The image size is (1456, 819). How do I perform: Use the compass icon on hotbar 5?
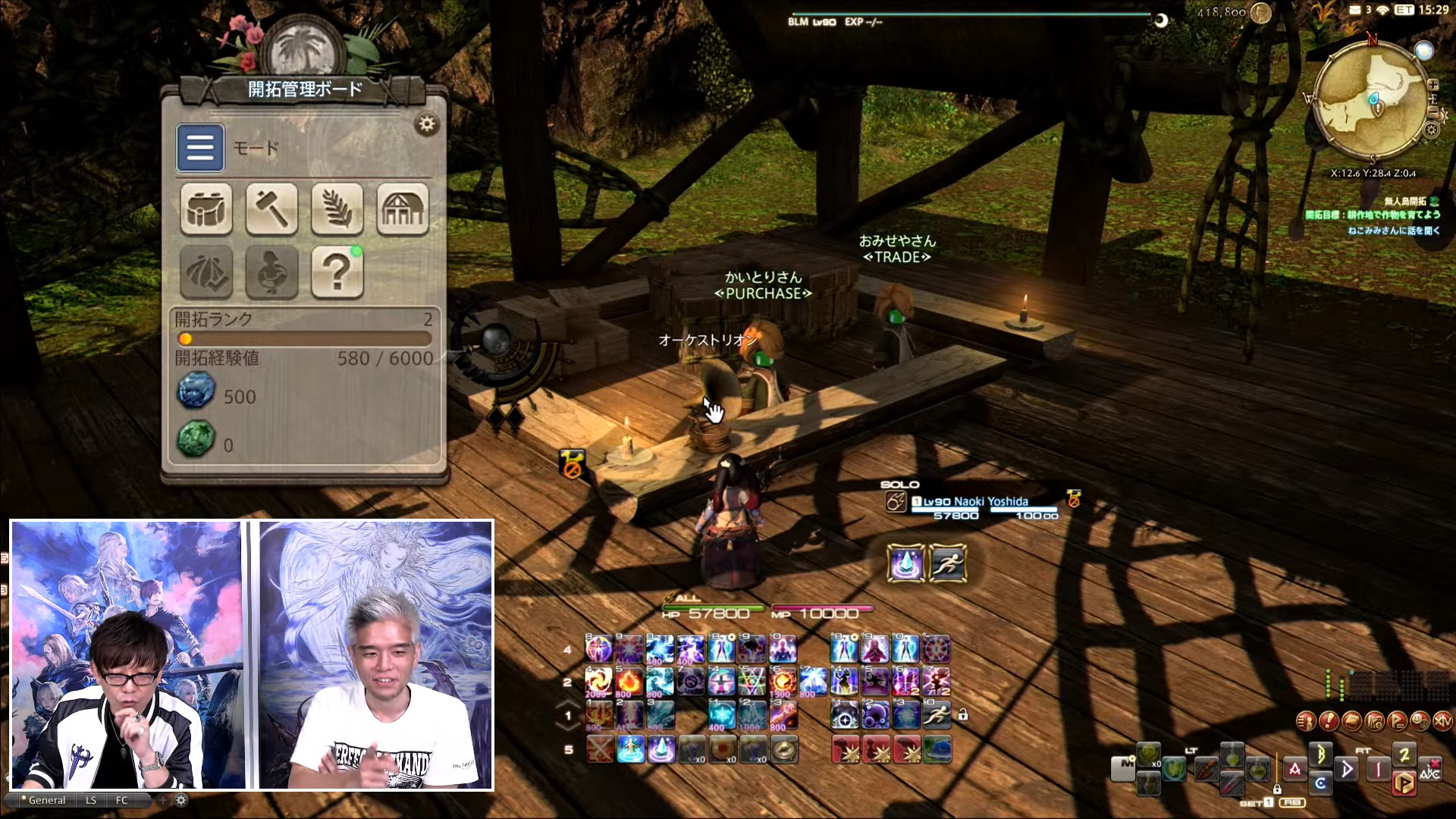pos(784,749)
